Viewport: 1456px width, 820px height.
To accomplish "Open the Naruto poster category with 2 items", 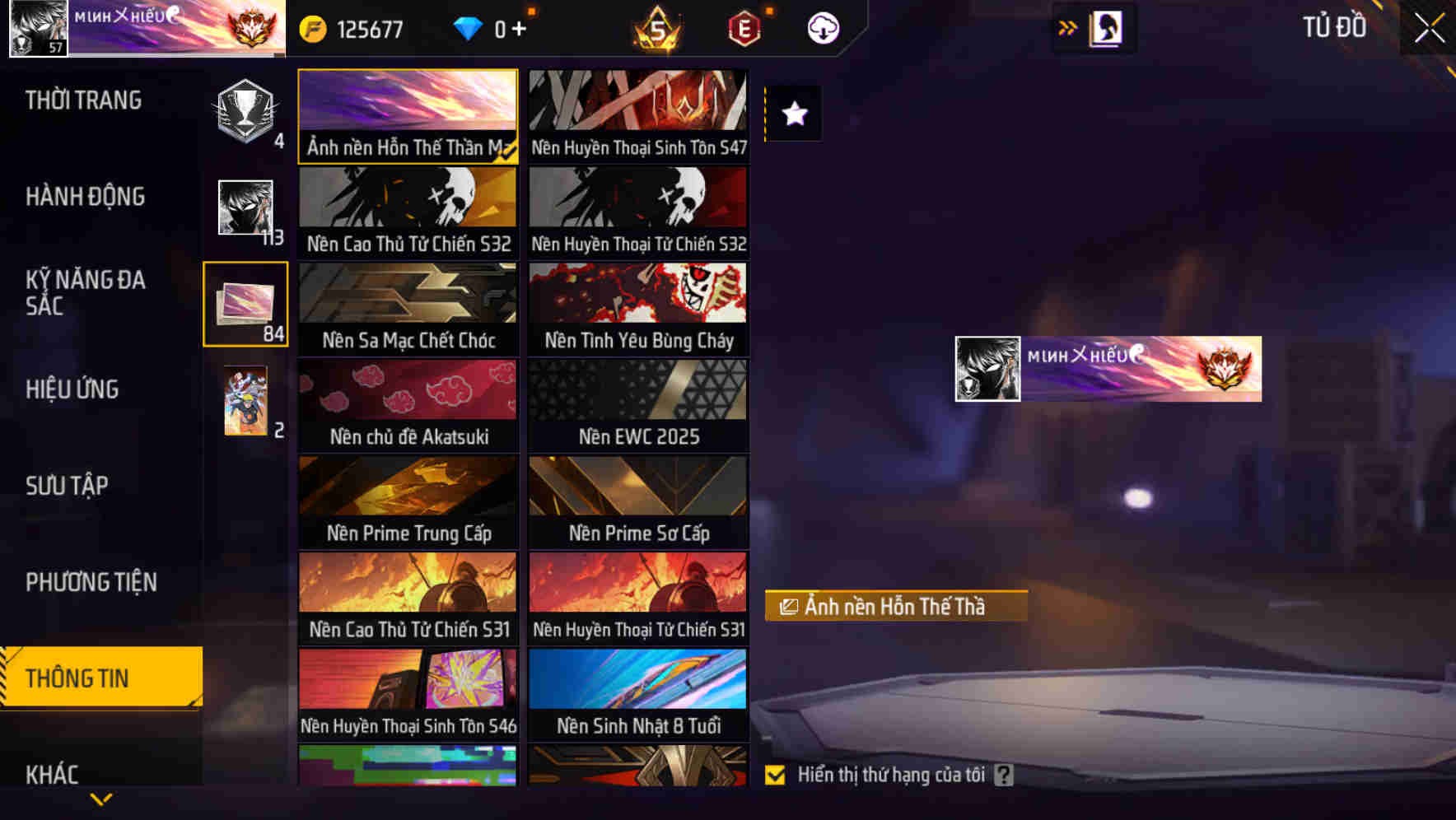I will coord(245,402).
